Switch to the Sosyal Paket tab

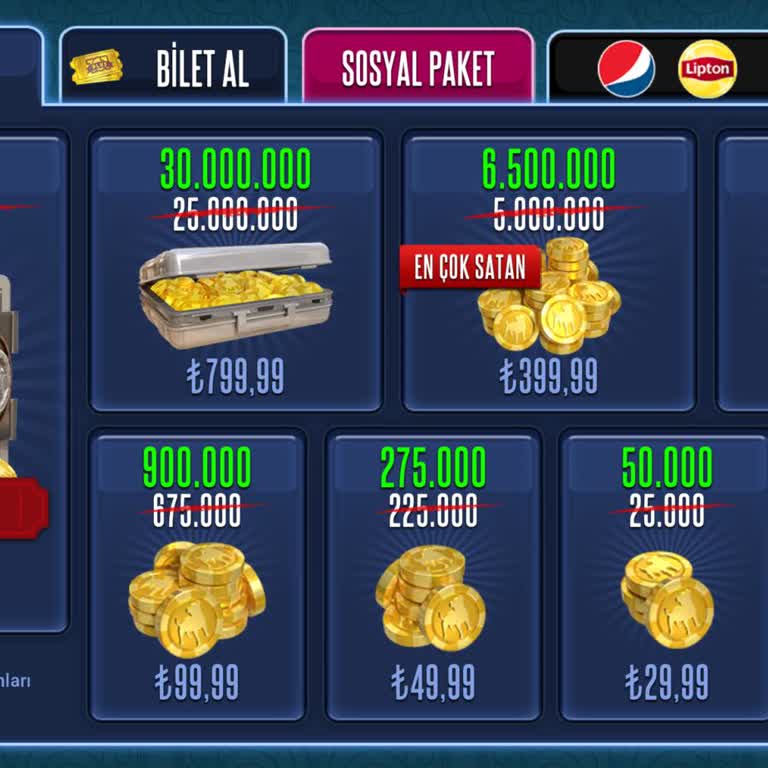tap(418, 66)
